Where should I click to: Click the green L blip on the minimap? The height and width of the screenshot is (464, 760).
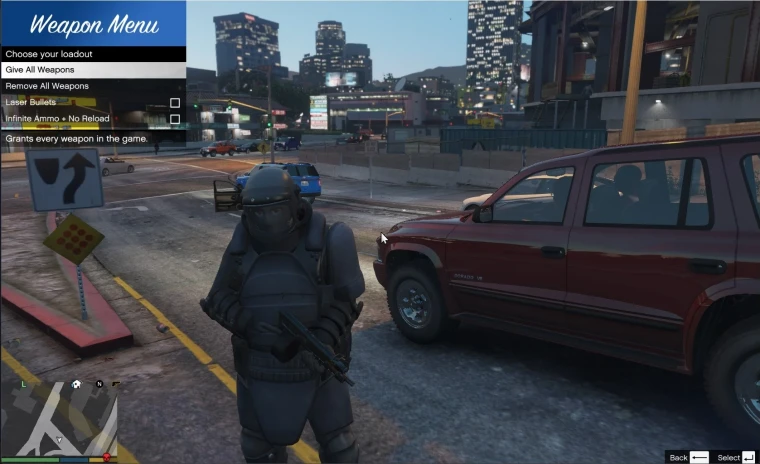[x=22, y=384]
